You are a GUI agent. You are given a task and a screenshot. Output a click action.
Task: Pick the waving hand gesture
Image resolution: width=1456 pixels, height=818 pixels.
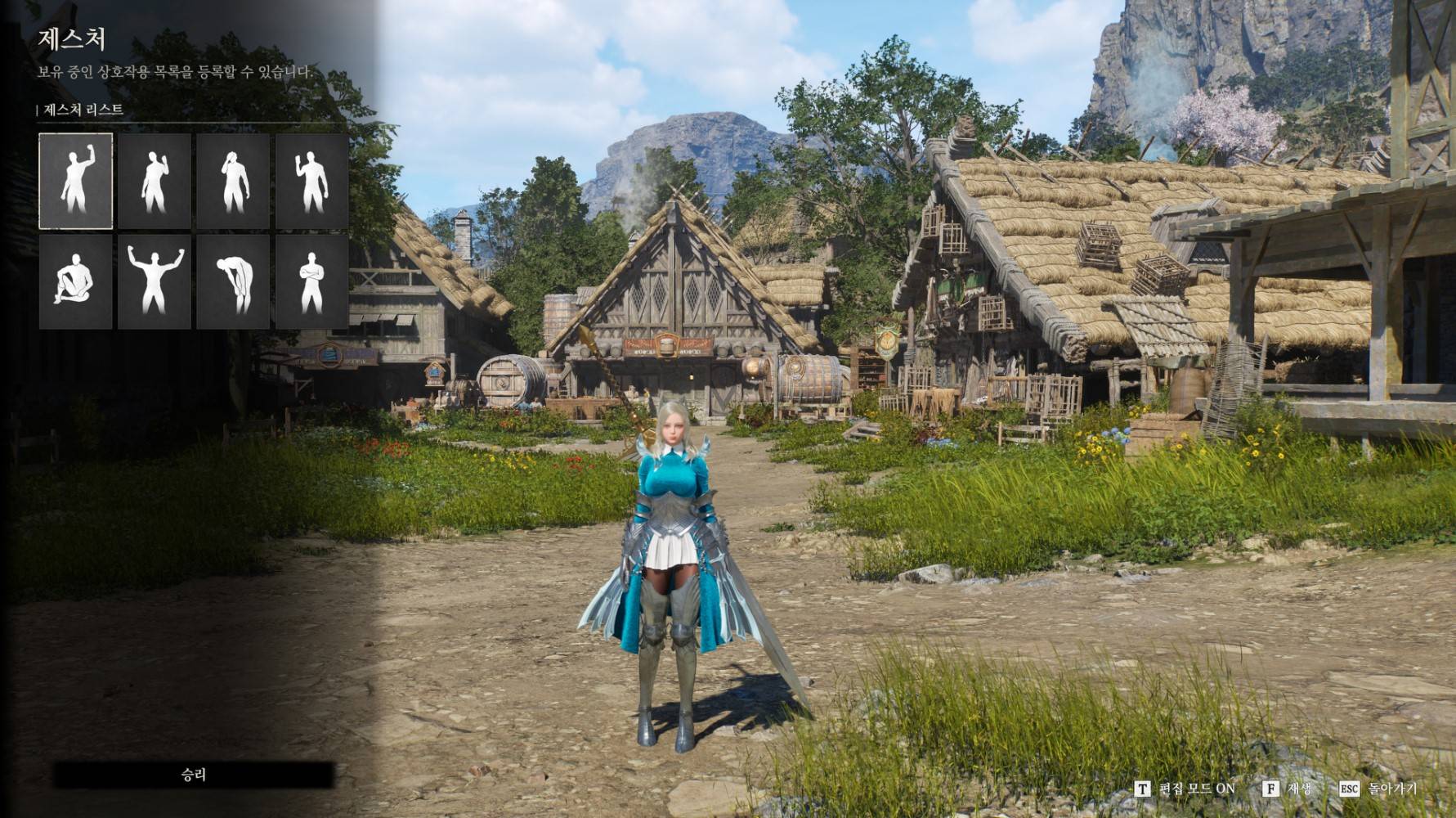pos(311,181)
